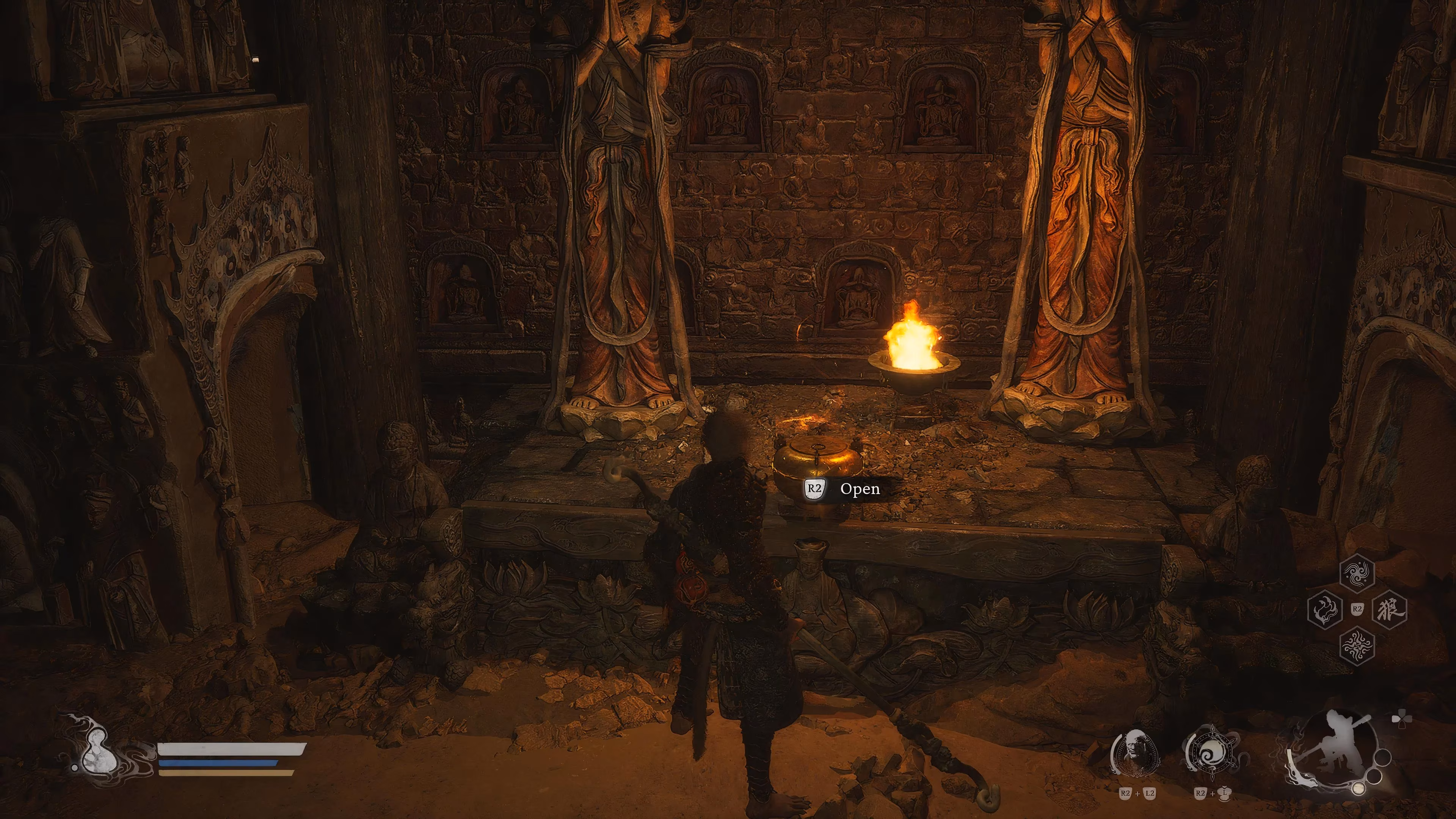This screenshot has height=819, width=1456.
Task: Activate the swirling wind spell hexagon
Action: click(1357, 573)
